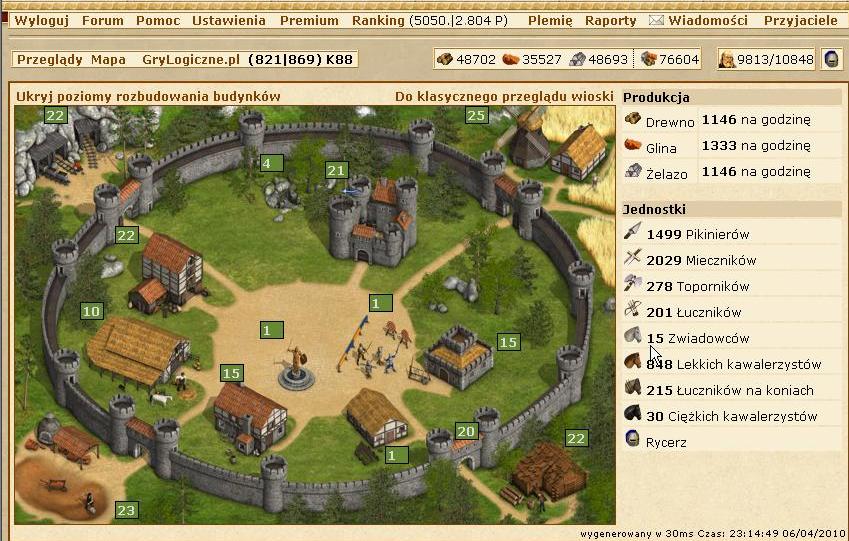
Task: Open the Pomoc help menu
Action: click(158, 20)
